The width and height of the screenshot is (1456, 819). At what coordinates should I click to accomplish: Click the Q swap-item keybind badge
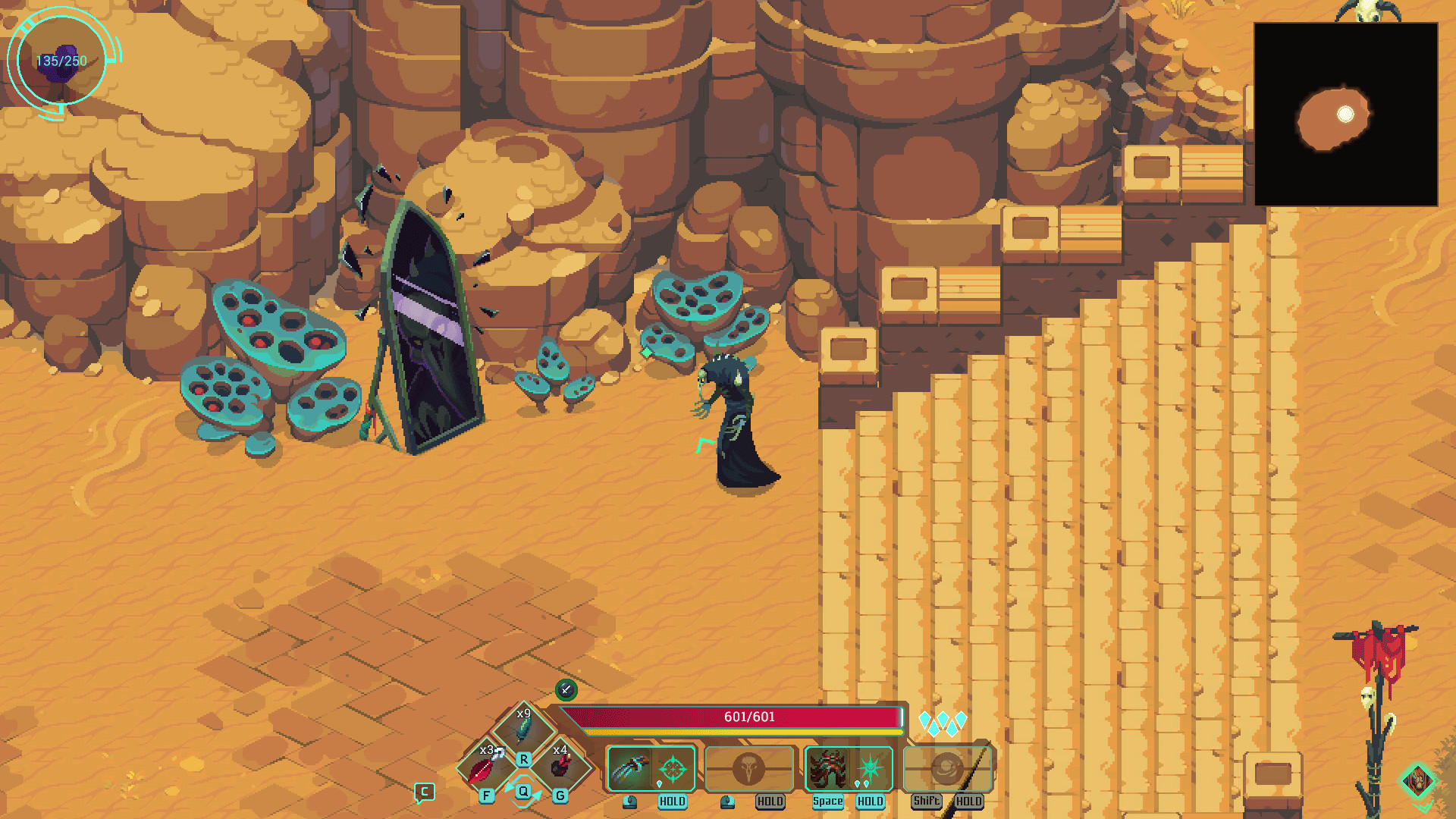point(522,792)
